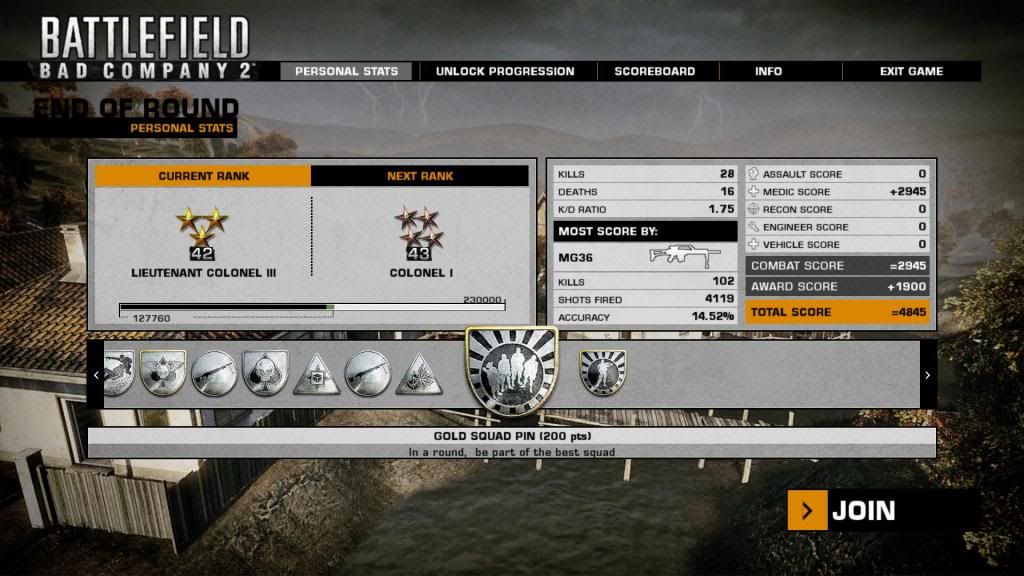This screenshot has height=576, width=1024.
Task: Select the skull spade shield pin
Action: (x=265, y=373)
